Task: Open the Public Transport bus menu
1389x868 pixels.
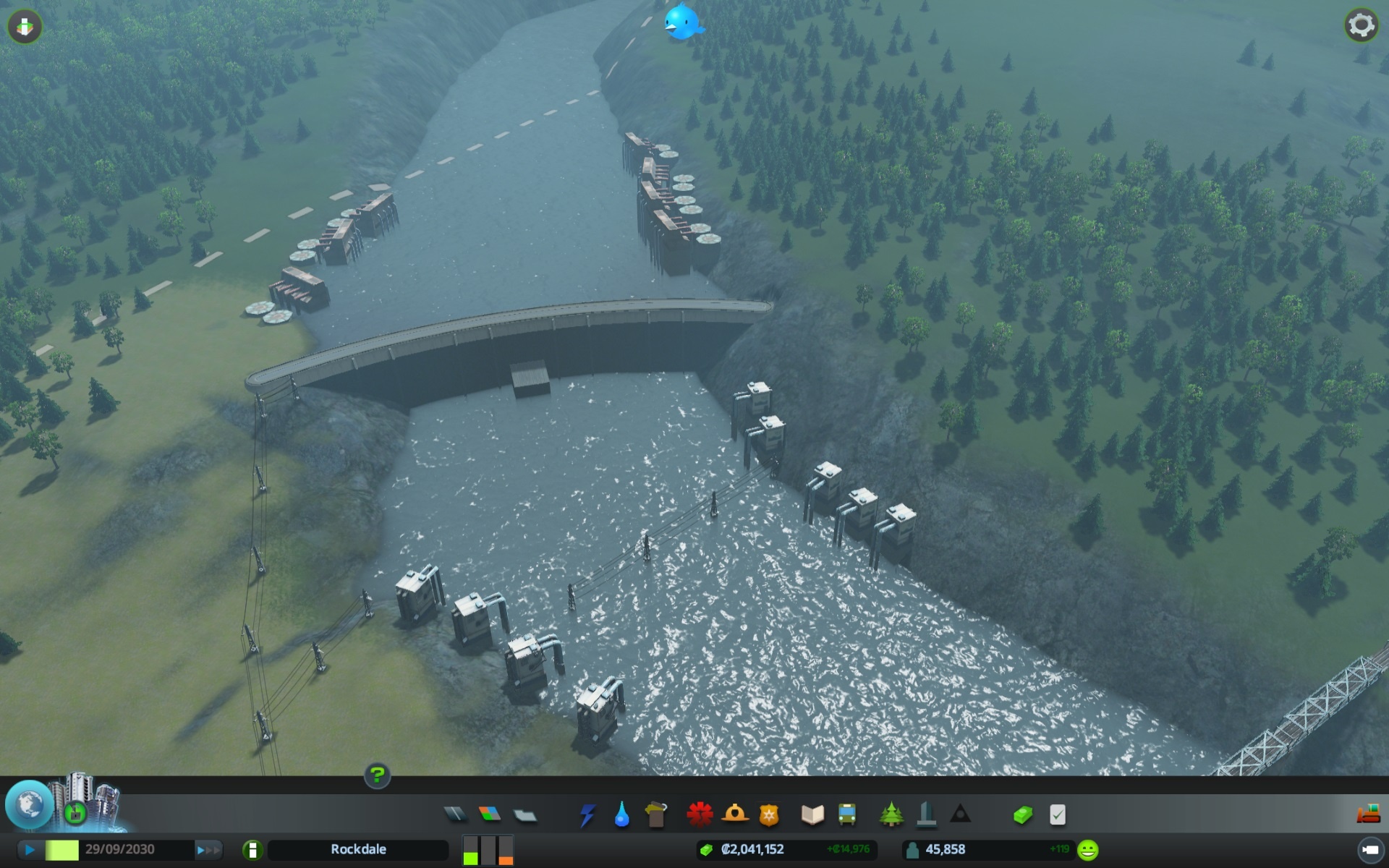Action: 847,815
